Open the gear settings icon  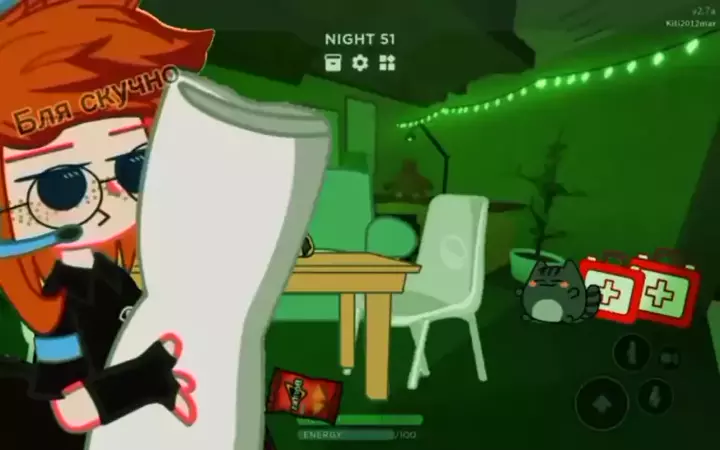coord(360,62)
